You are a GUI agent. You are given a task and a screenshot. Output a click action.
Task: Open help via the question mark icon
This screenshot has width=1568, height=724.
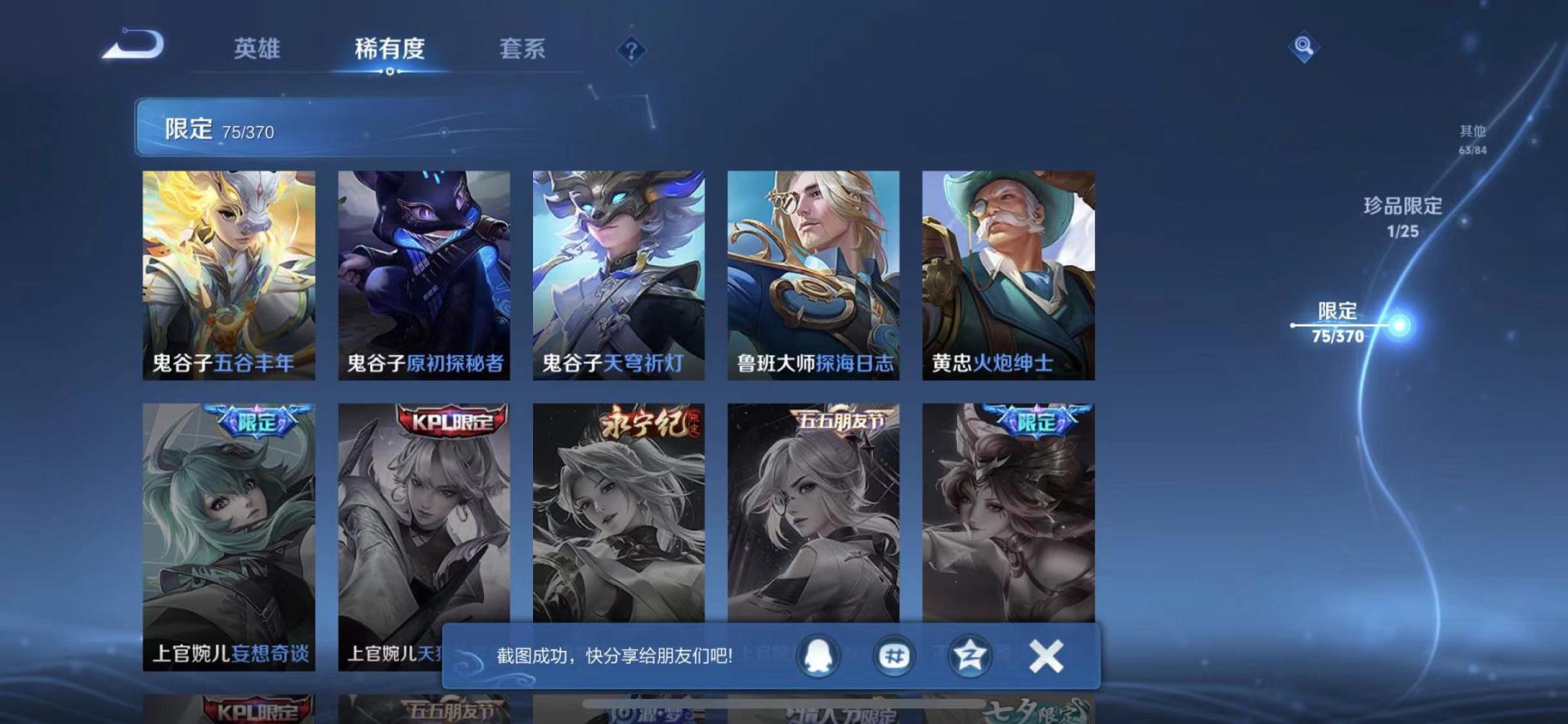tap(631, 51)
